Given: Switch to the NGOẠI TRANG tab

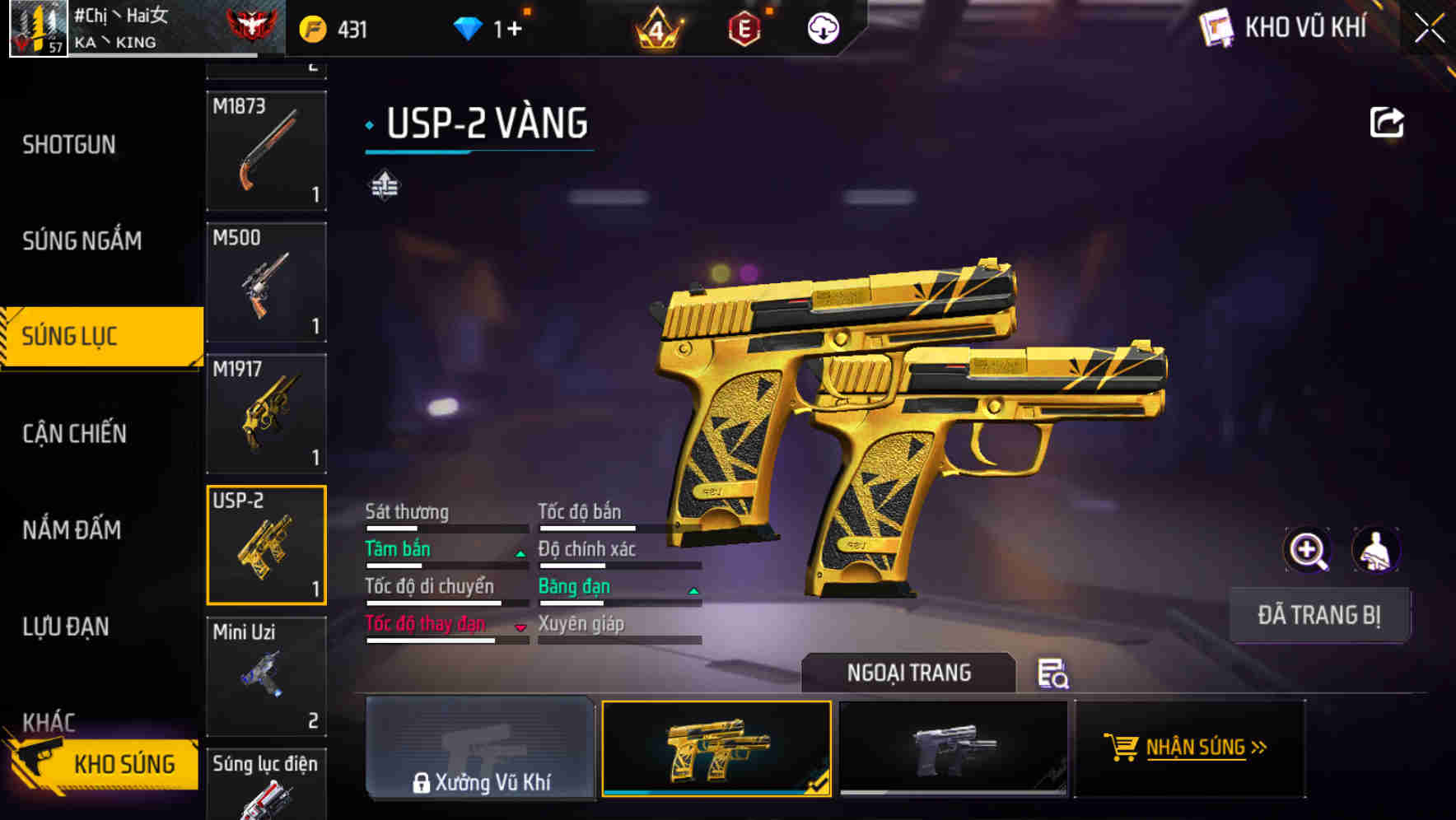Looking at the screenshot, I should pos(910,673).
